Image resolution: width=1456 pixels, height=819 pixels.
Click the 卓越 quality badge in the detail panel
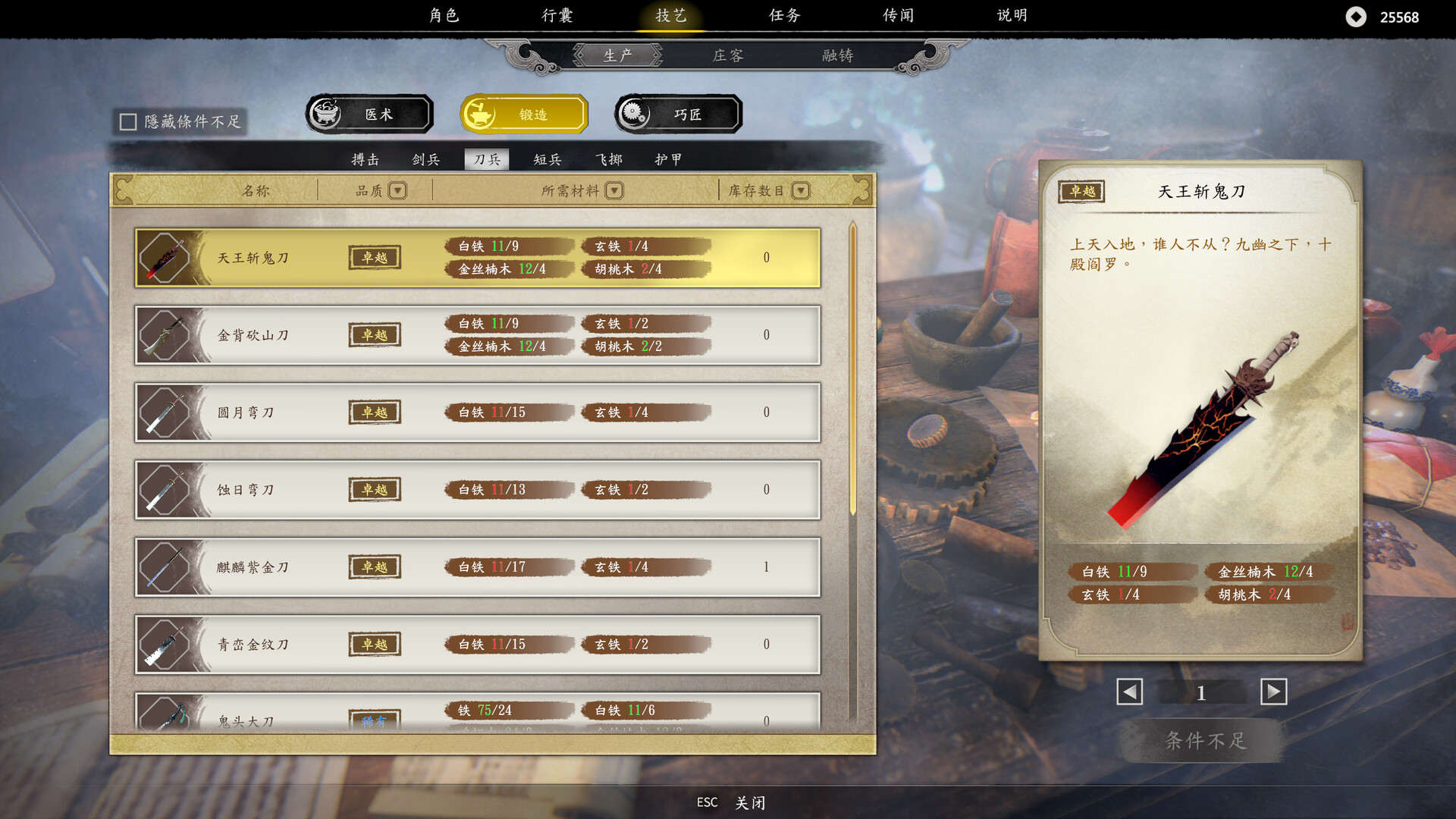pyautogui.click(x=1081, y=192)
